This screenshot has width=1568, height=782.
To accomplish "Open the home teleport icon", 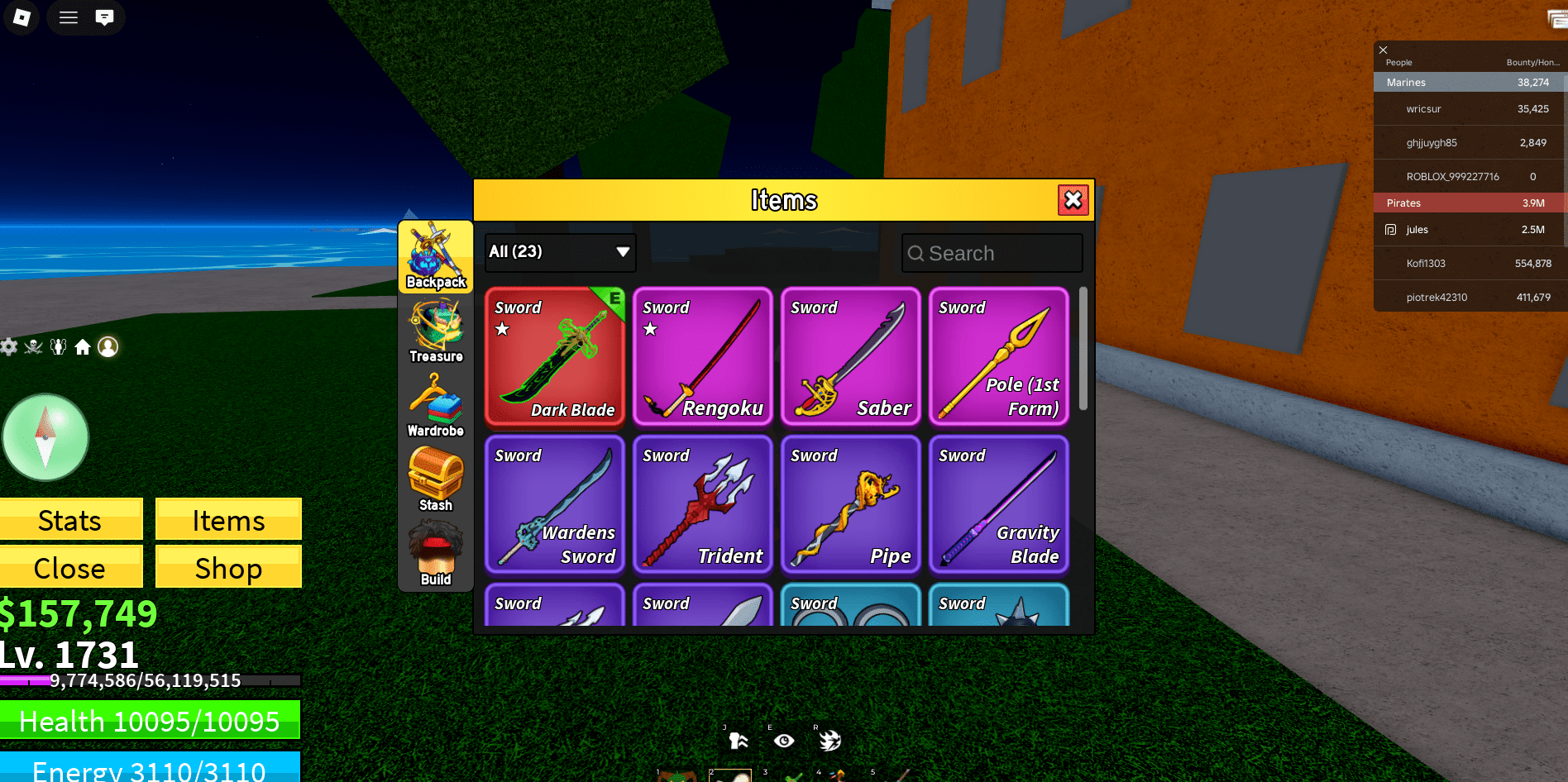I will [x=83, y=347].
